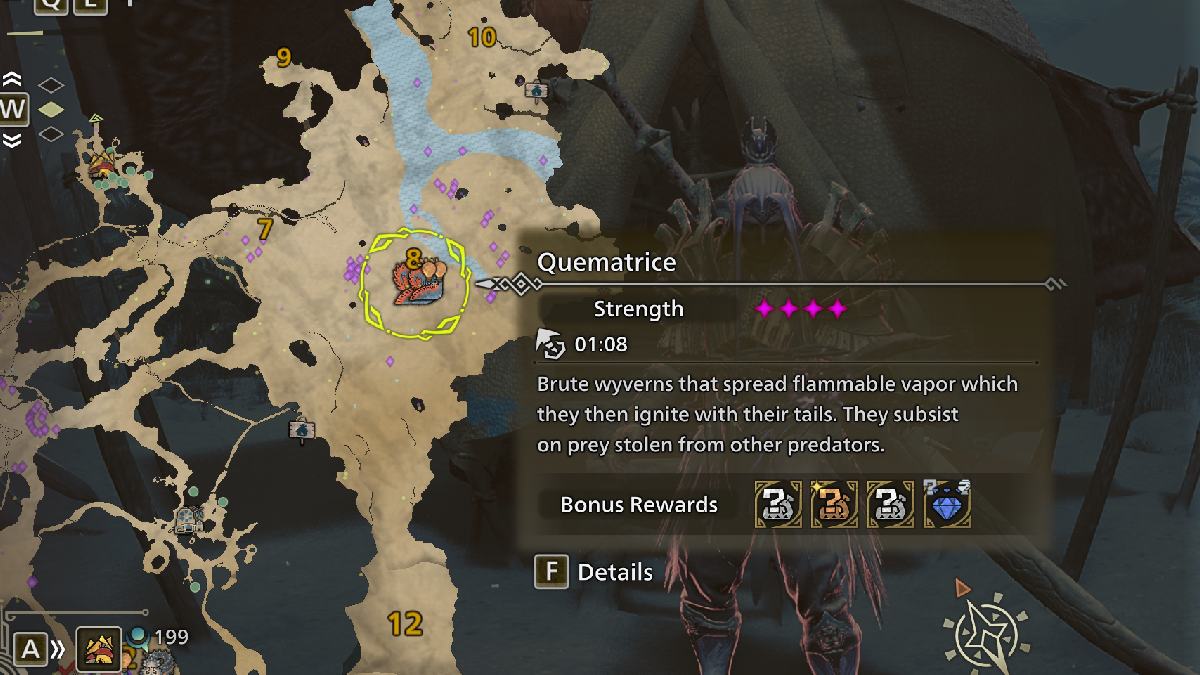This screenshot has height=675, width=1200.
Task: Select the Quematrice monster icon on the map
Action: click(413, 283)
